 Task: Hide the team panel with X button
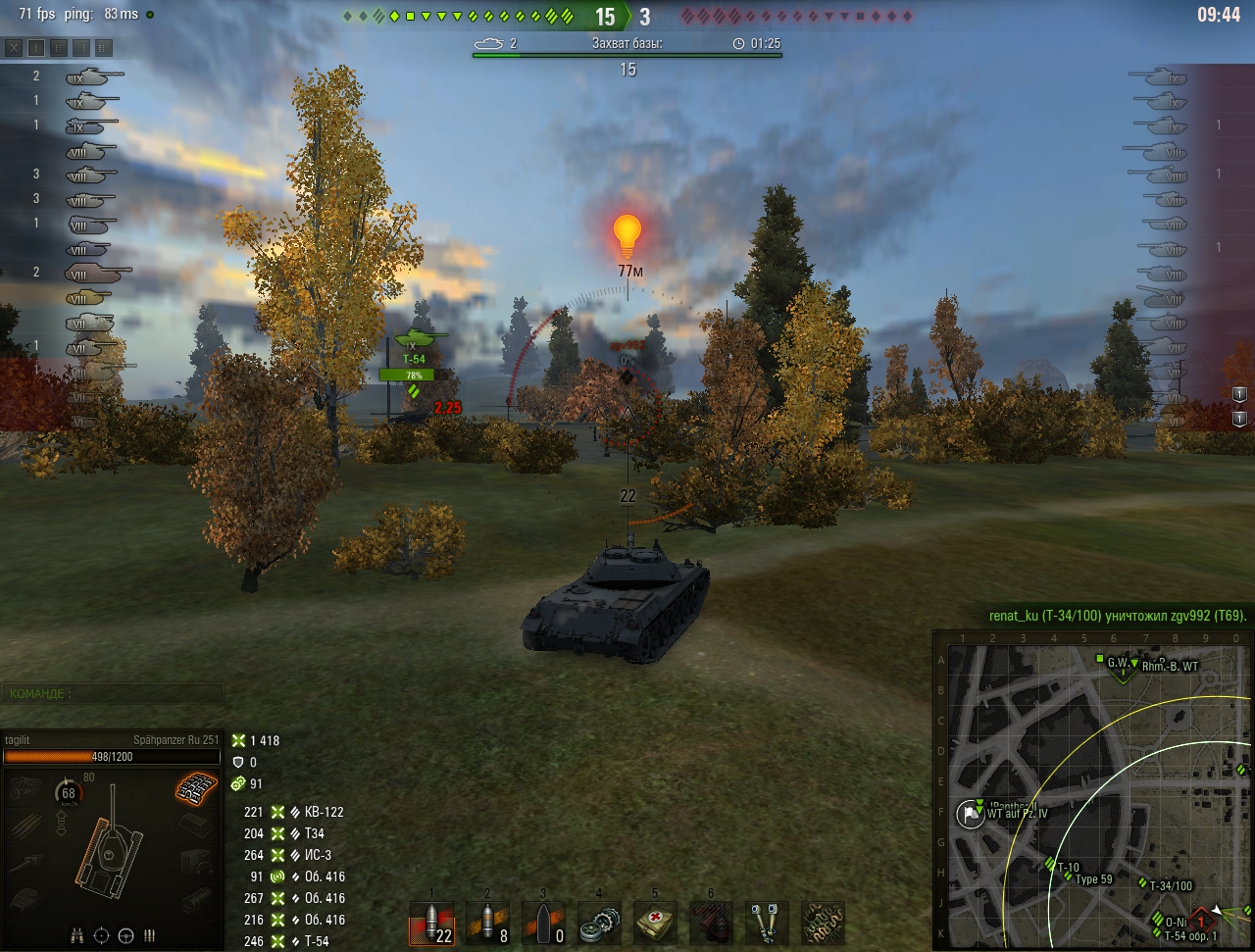tap(14, 47)
